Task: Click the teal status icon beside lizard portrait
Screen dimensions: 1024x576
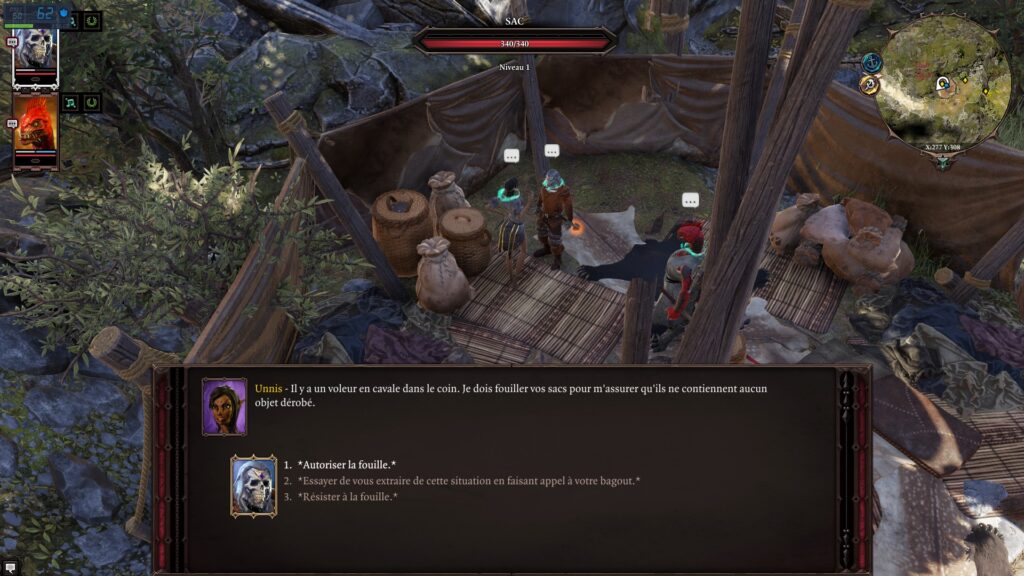Action: pos(71,102)
